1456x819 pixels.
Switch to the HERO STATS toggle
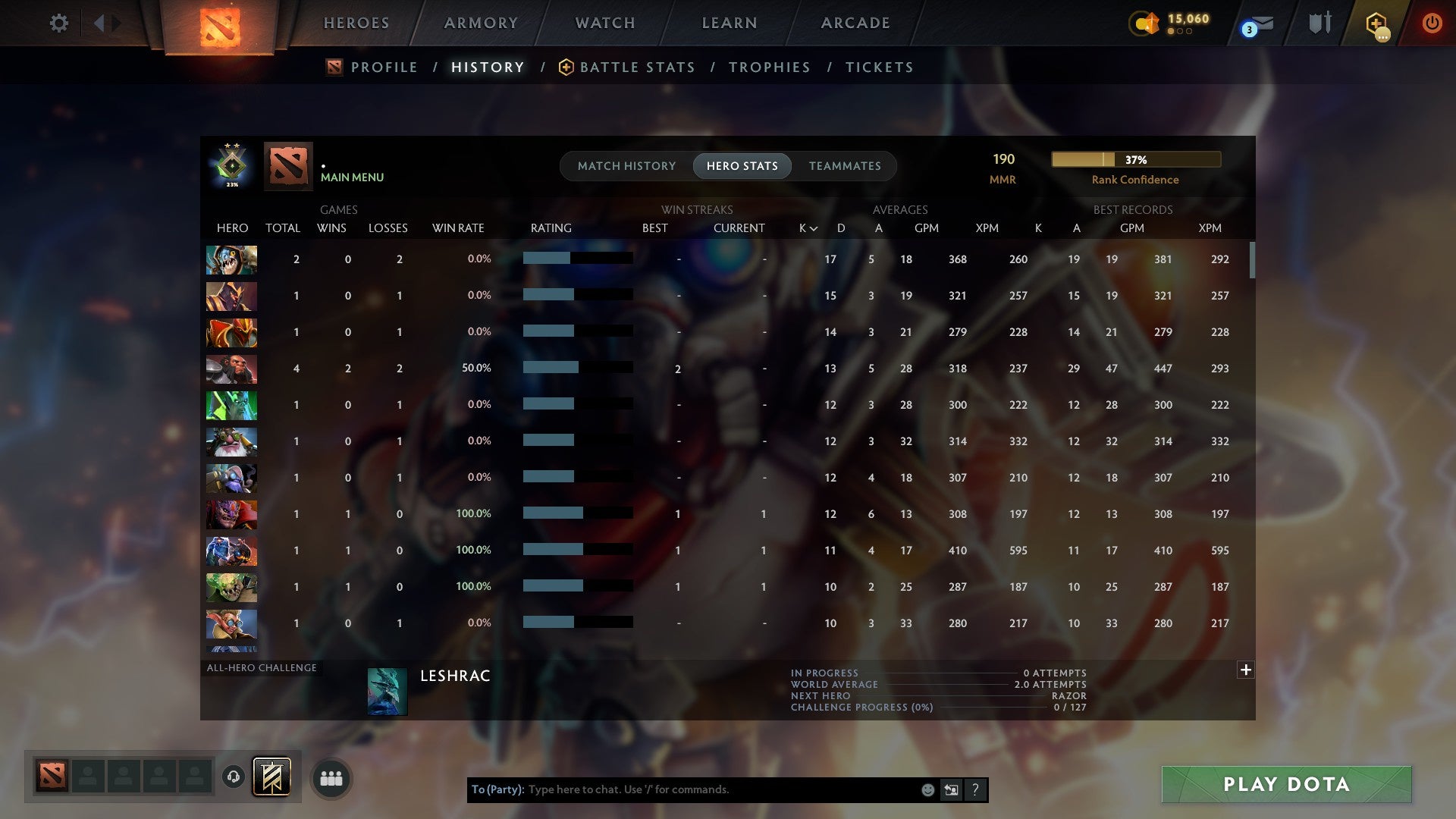click(x=742, y=165)
